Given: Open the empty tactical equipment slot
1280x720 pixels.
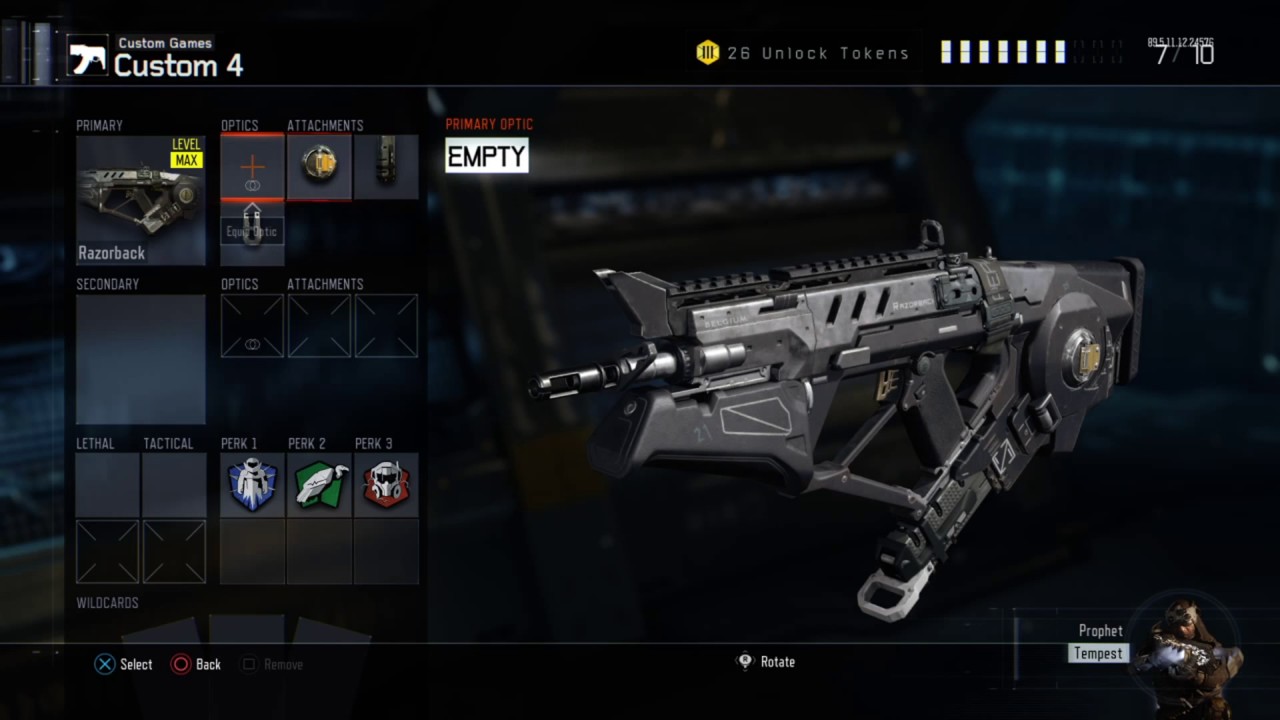Looking at the screenshot, I should pos(174,485).
